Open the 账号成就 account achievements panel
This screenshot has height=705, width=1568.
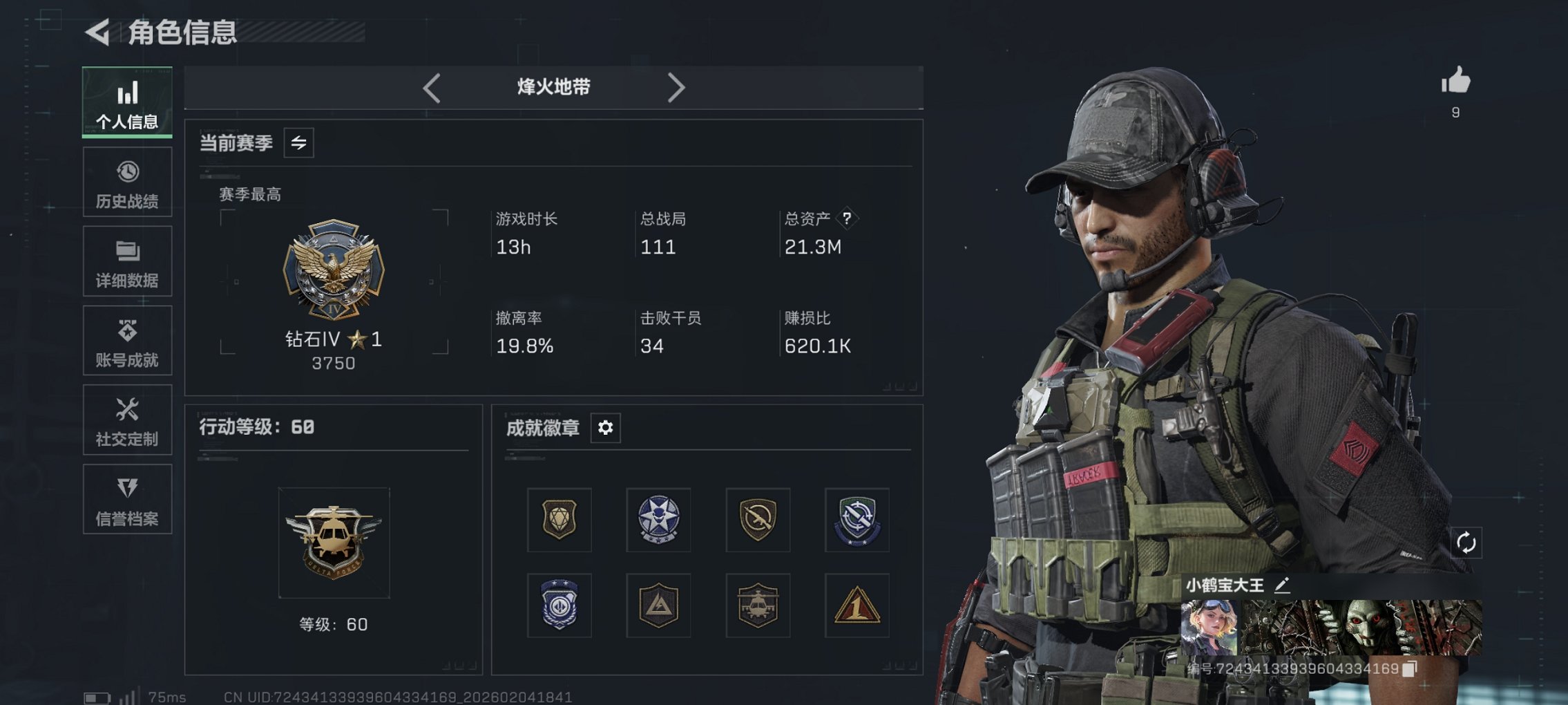tap(127, 340)
